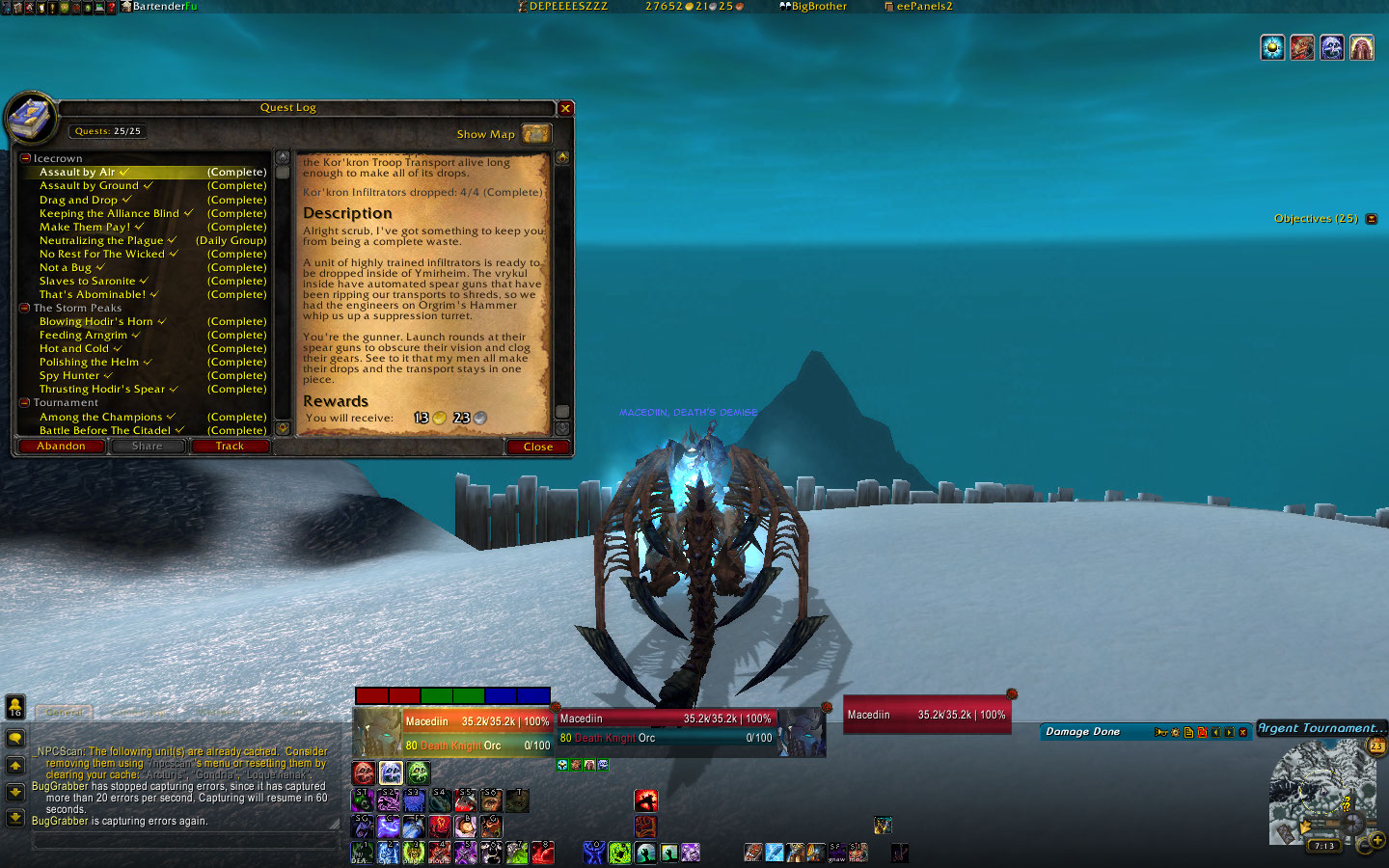Open the Damage Done report document icon
This screenshot has height=868, width=1389.
(1188, 732)
